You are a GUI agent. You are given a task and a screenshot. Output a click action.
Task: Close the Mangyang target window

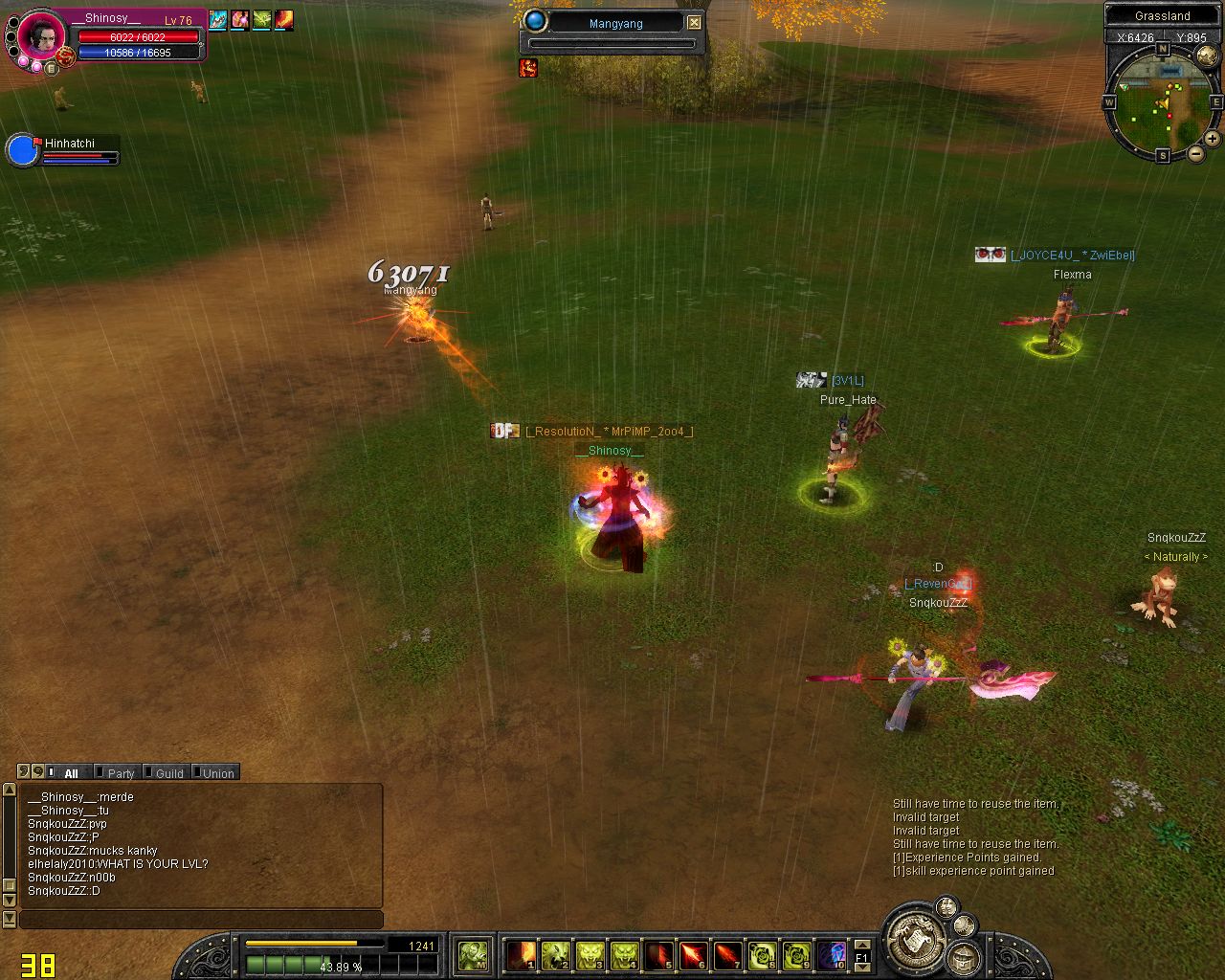click(x=695, y=22)
